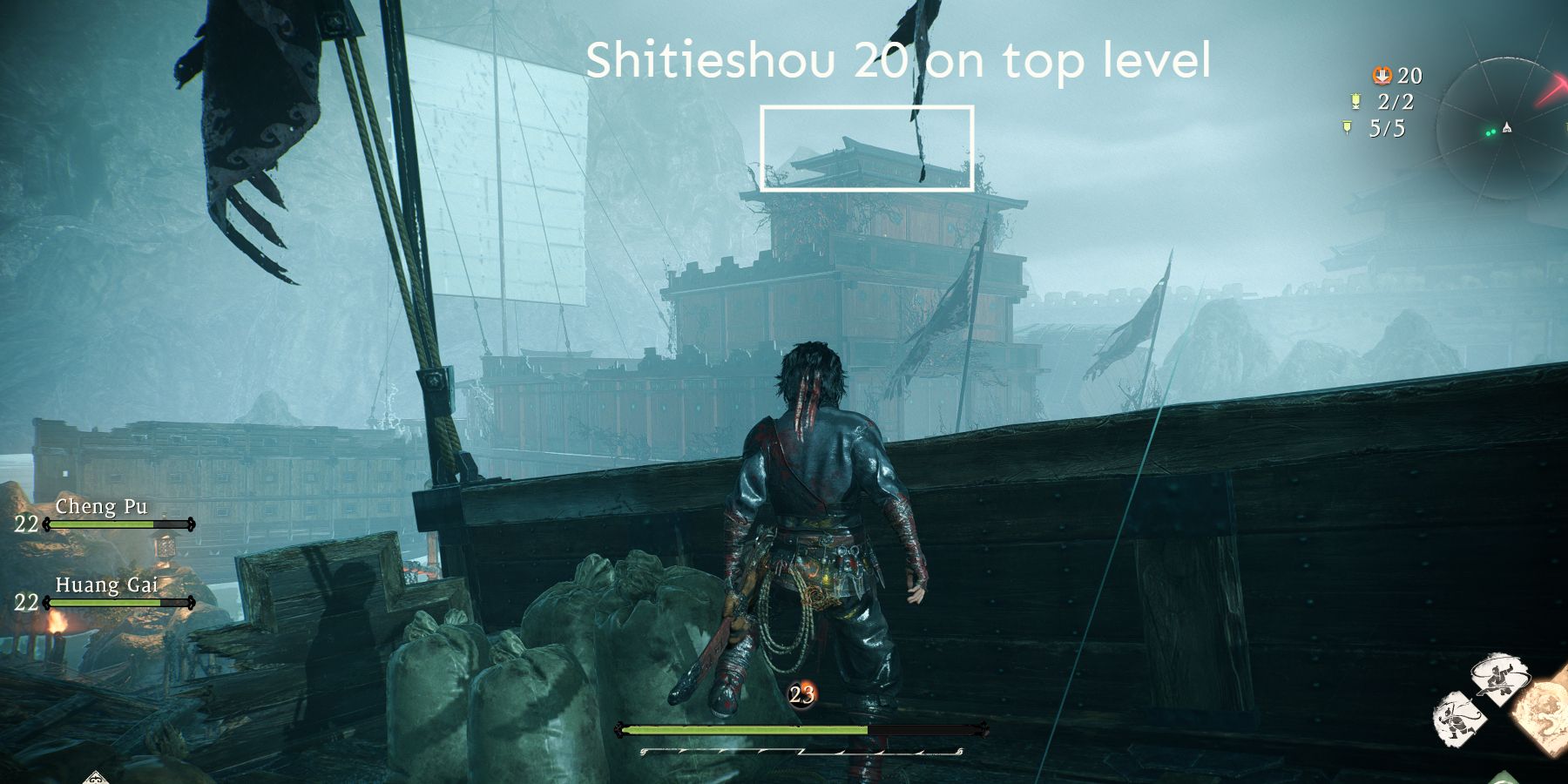The image size is (1568, 784).
Task: Click the player arrow at the compass center
Action: [1507, 128]
